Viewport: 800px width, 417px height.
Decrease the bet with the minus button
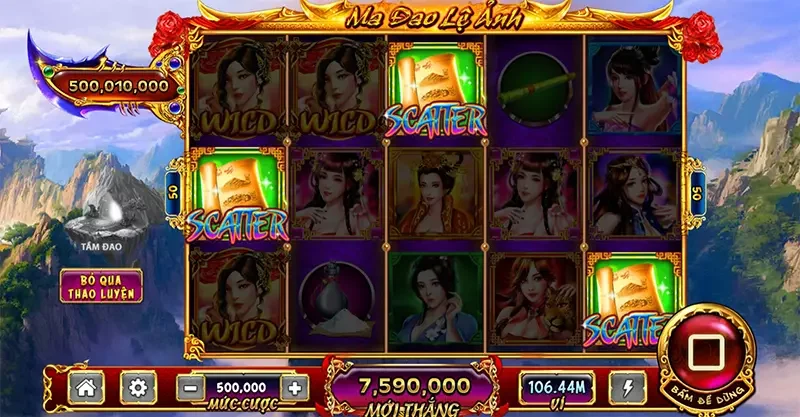pos(188,387)
